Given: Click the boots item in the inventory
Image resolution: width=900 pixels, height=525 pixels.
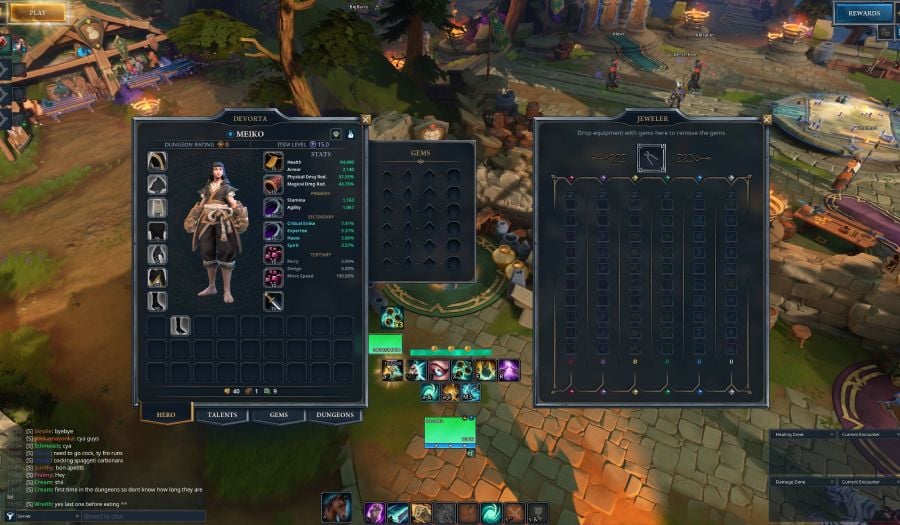Looking at the screenshot, I should pos(180,325).
